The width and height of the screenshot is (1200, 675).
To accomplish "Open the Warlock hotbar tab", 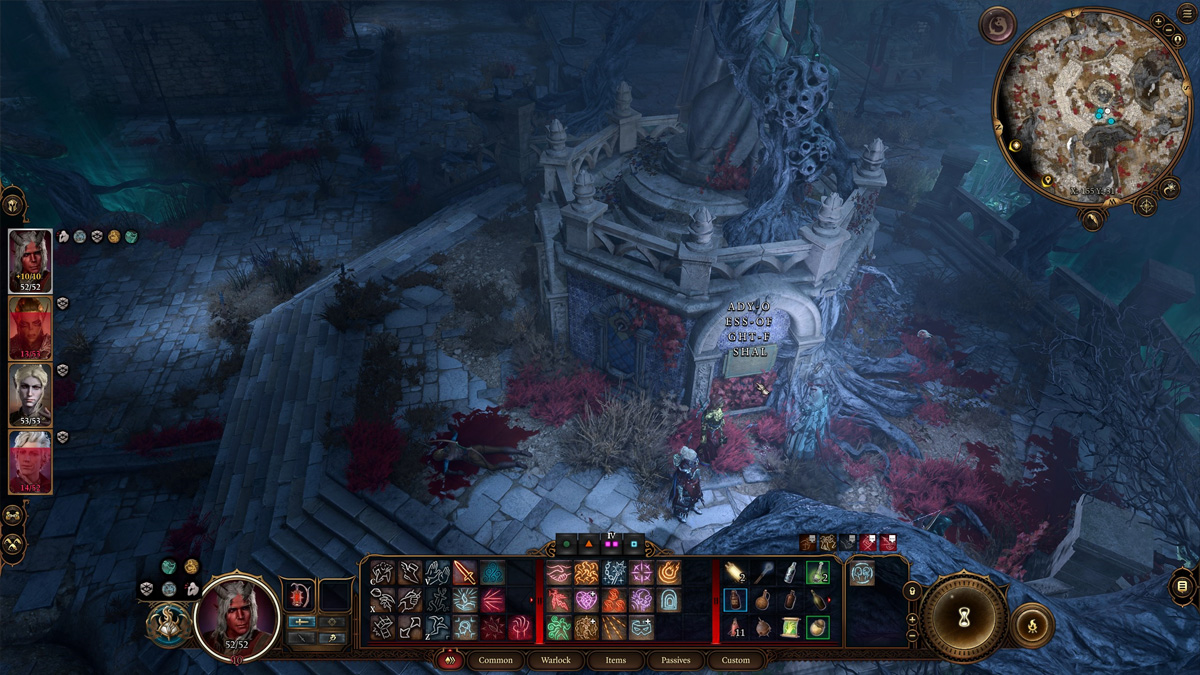I will 556,660.
